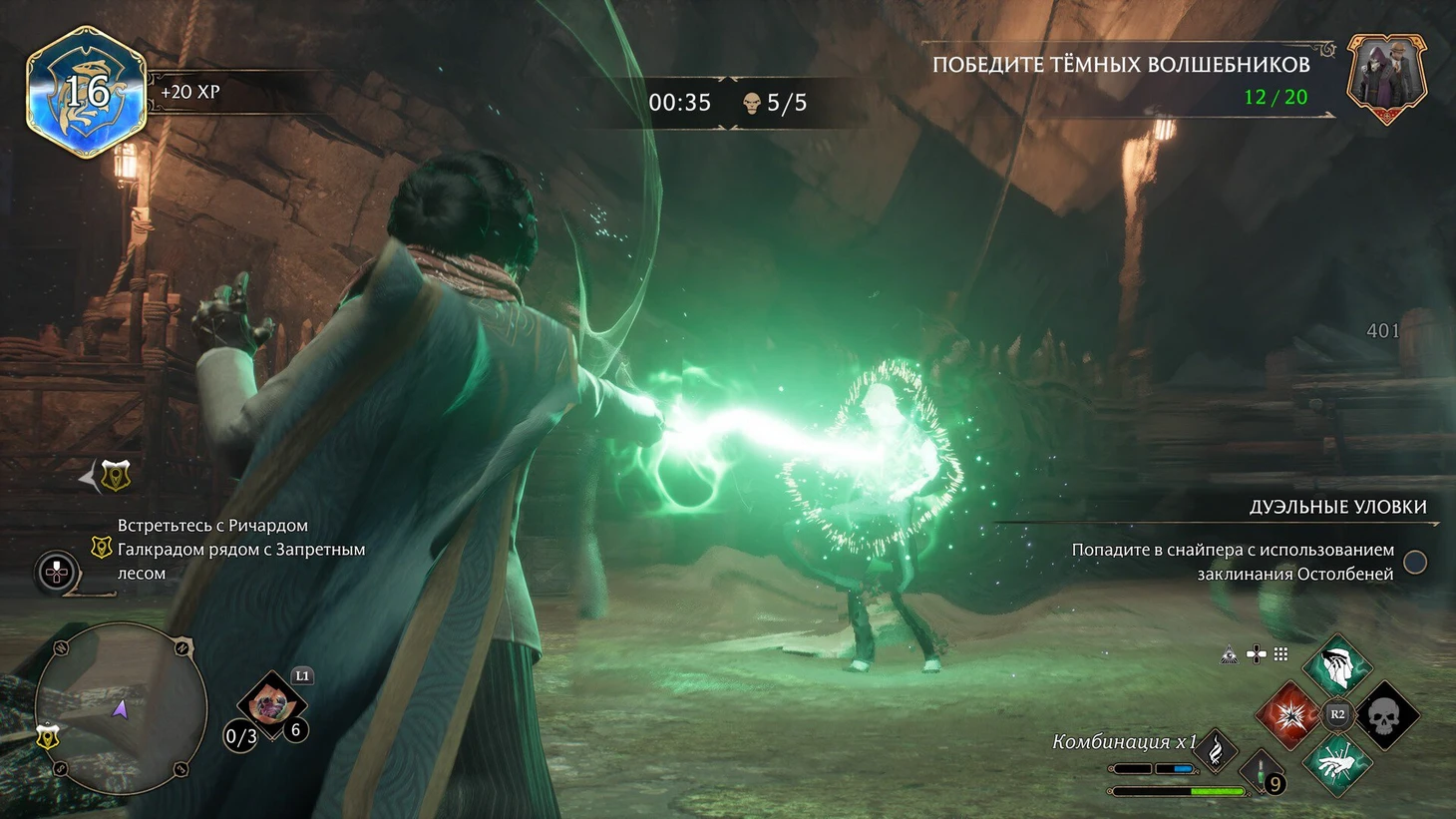Open the level 16 house crest badge
This screenshot has width=1456, height=819.
point(87,92)
